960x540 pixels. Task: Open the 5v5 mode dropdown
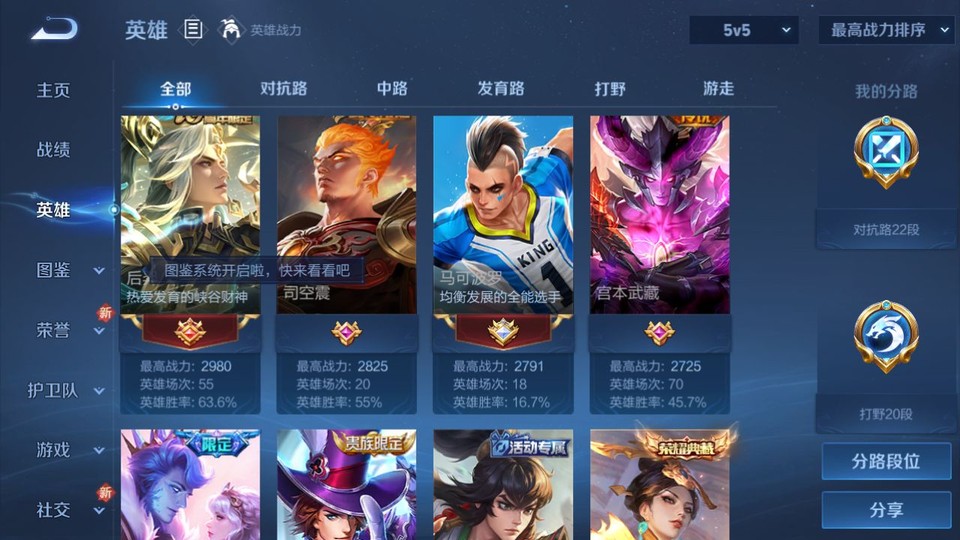[x=743, y=30]
